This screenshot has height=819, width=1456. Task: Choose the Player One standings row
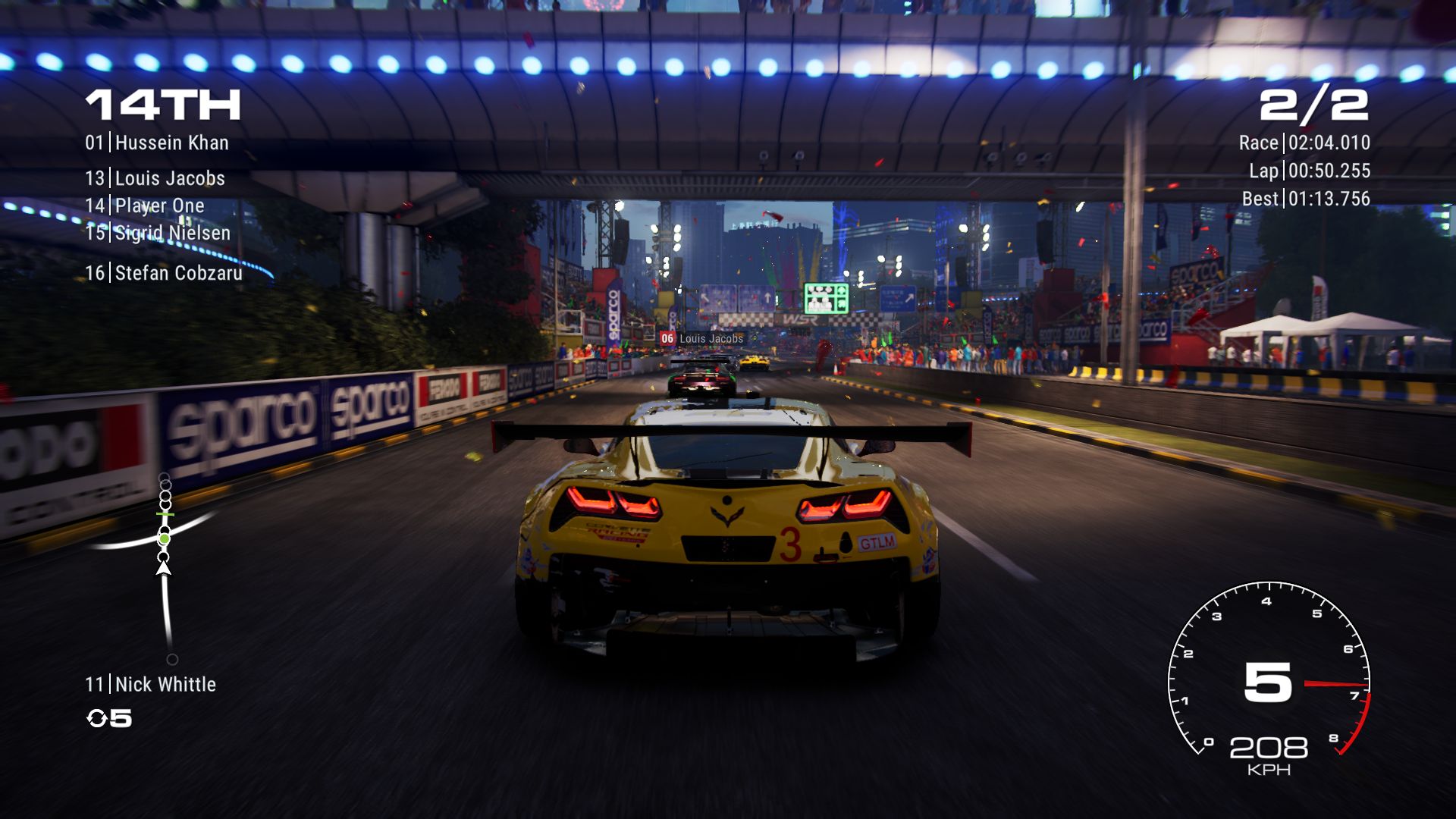(x=145, y=206)
